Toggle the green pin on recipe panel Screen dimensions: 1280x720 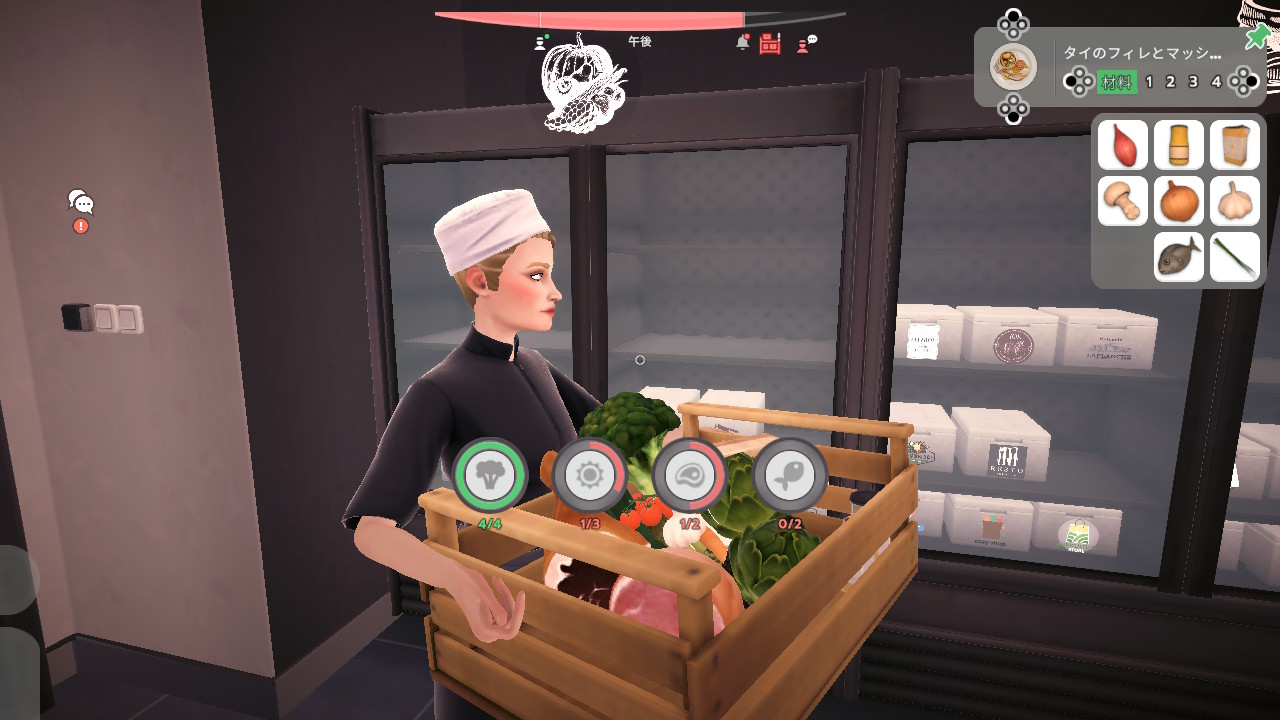click(1256, 39)
